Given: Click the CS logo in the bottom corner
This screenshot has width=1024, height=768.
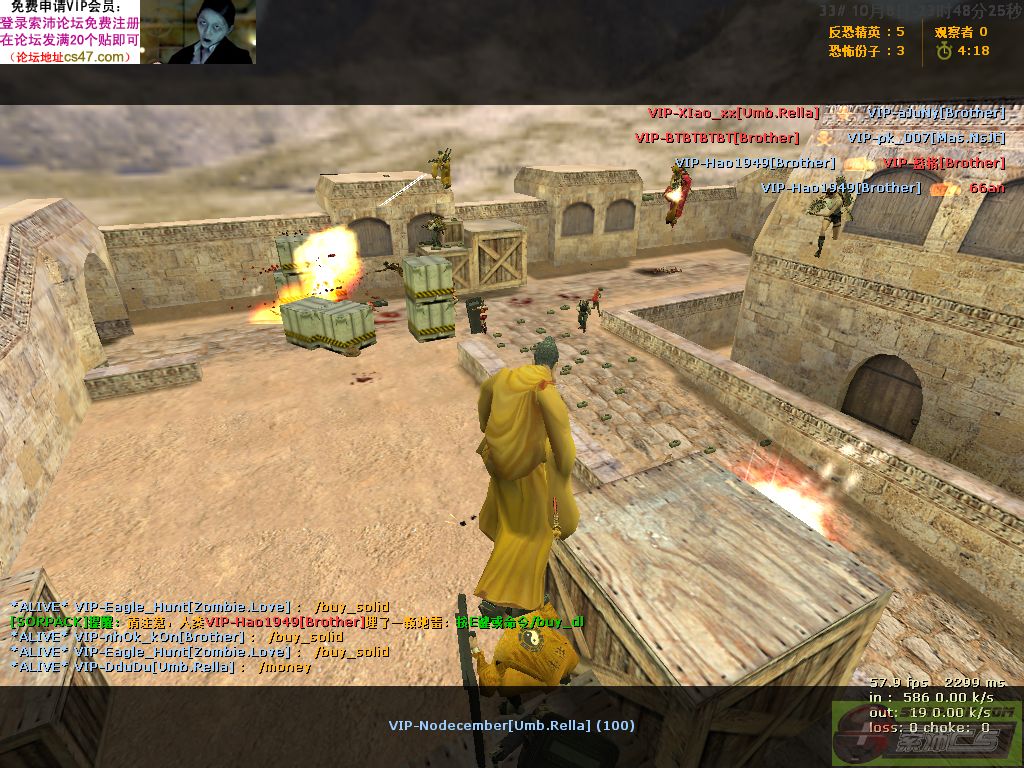Looking at the screenshot, I should 926,732.
